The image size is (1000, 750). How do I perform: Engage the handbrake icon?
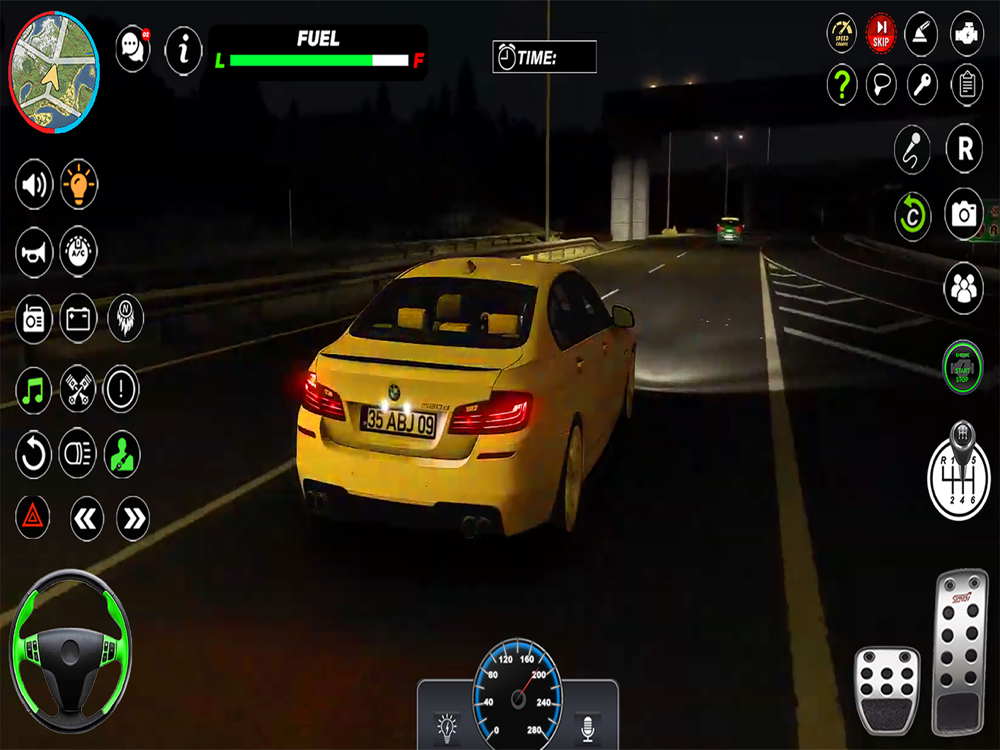click(x=923, y=31)
